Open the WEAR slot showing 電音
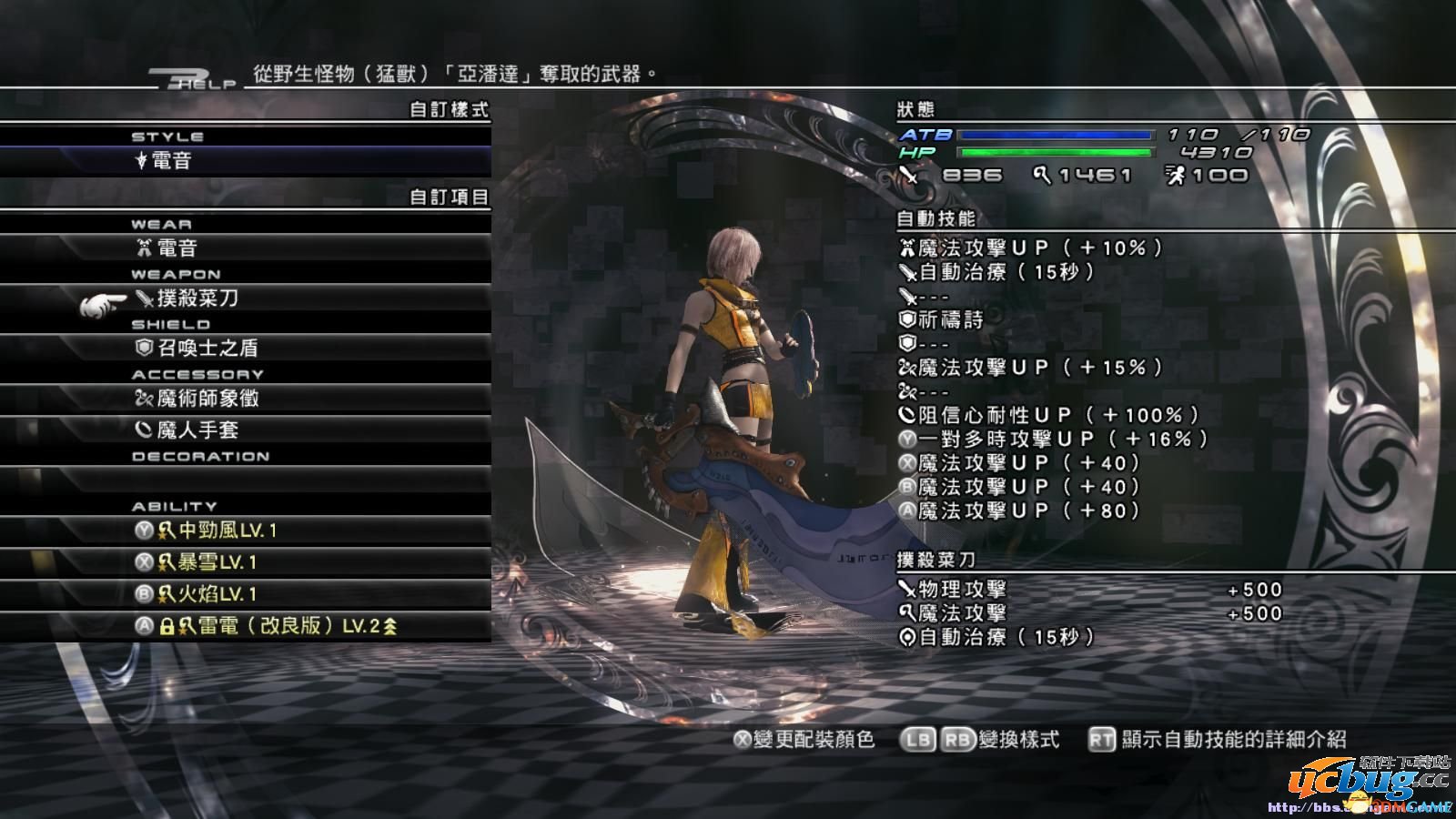This screenshot has width=1456, height=819. [x=246, y=248]
